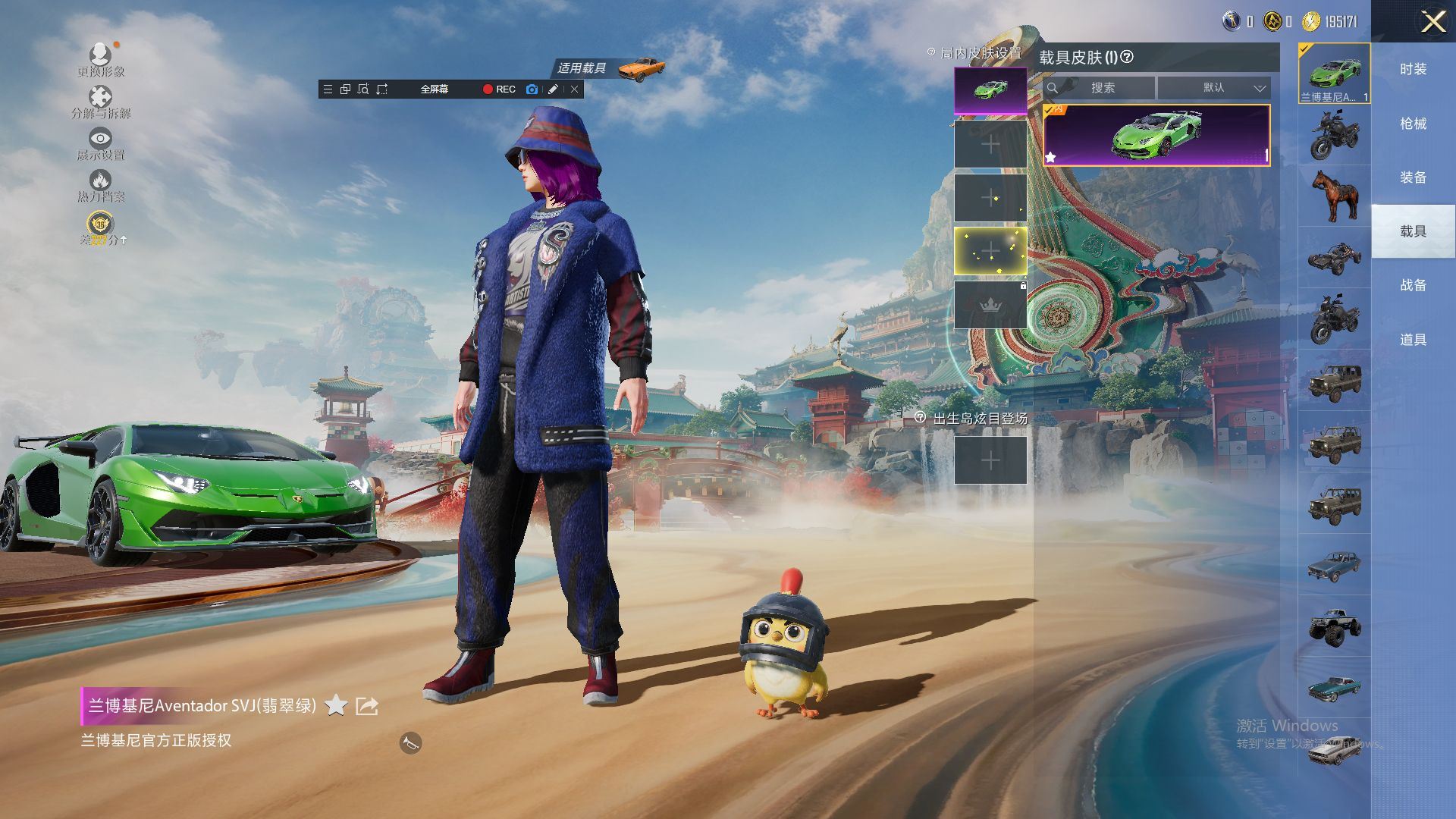Start recording with the REC button
The image size is (1456, 819).
(x=499, y=89)
